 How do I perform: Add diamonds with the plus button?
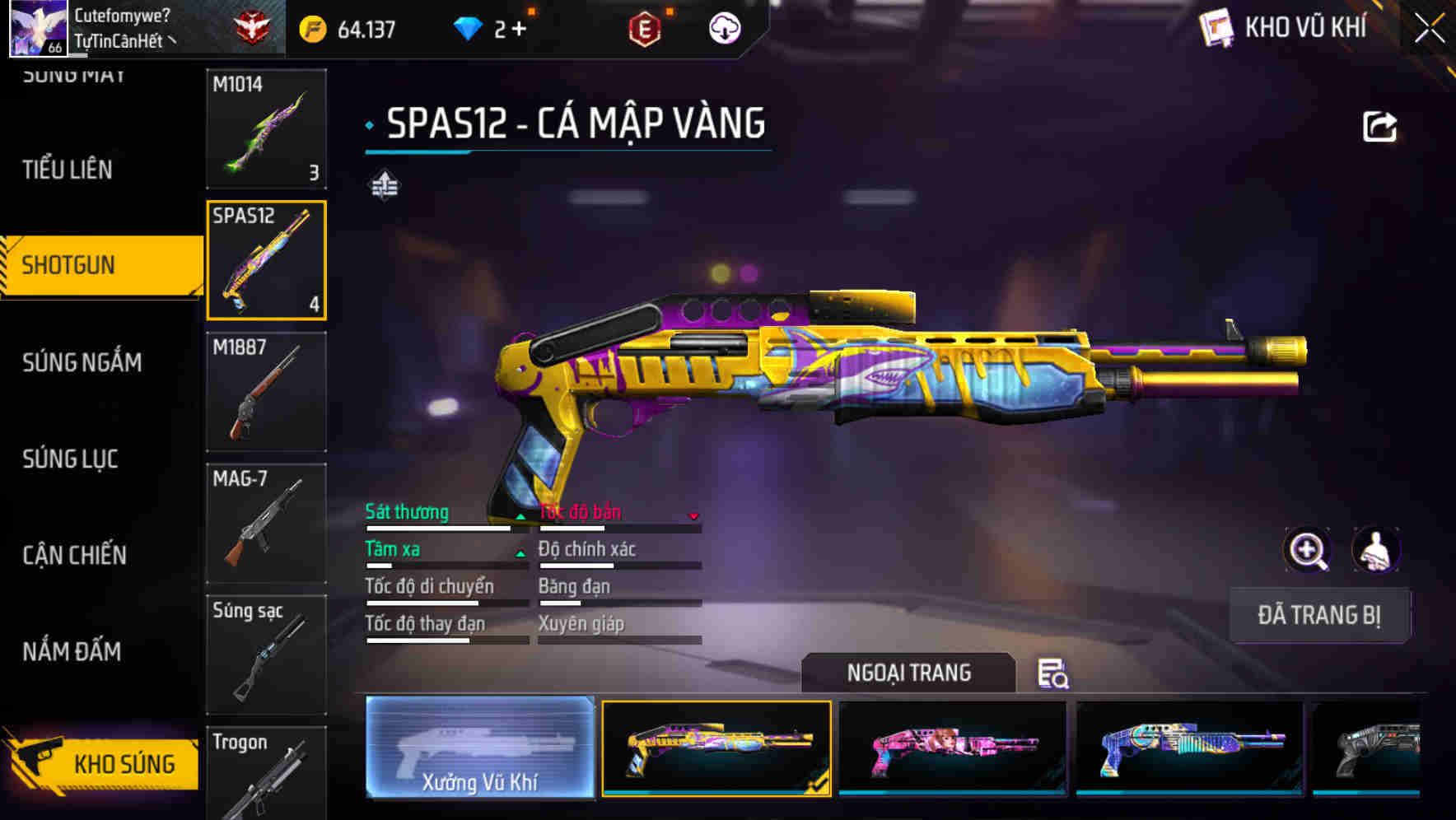click(519, 30)
